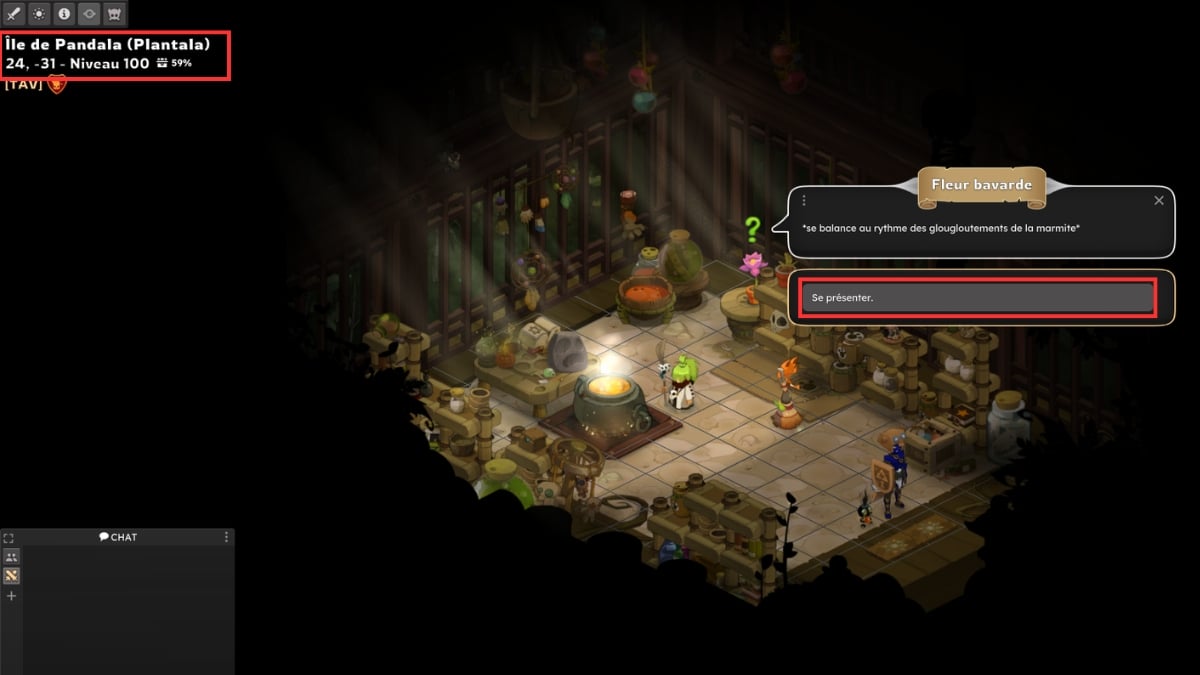
Task: Toggle the eye visibility icon
Action: click(89, 14)
